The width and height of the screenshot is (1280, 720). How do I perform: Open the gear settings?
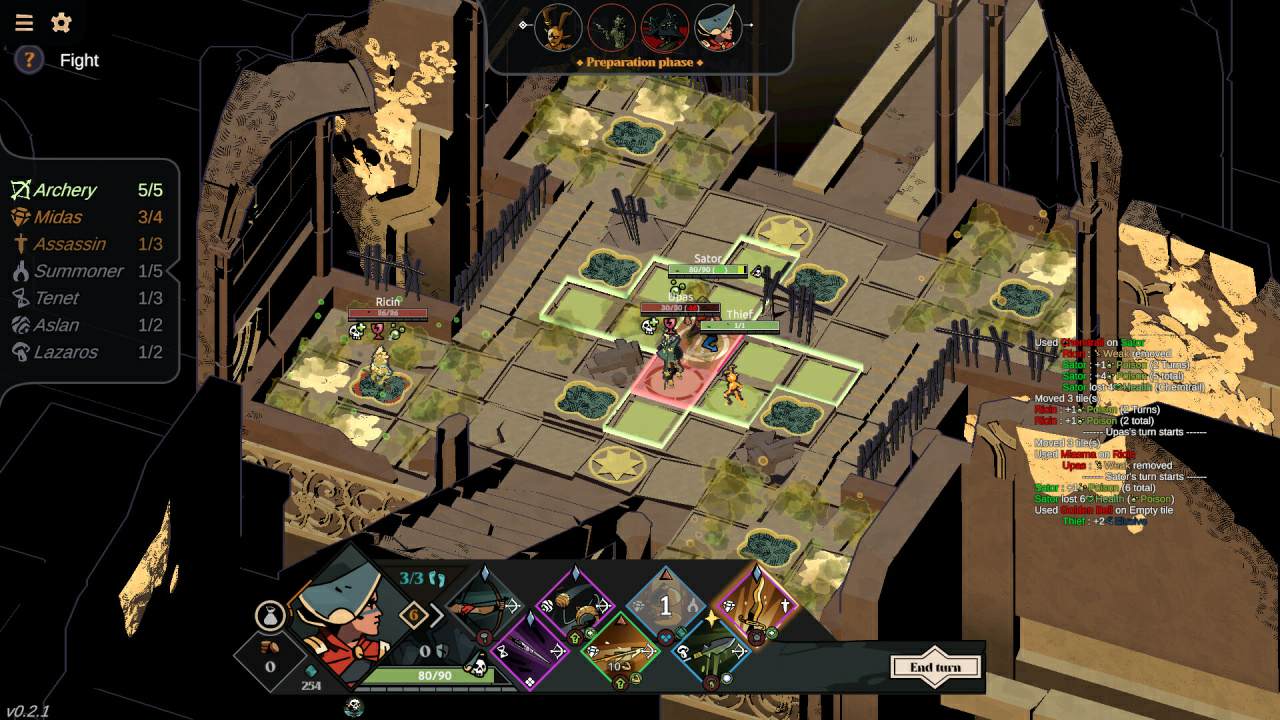[61, 23]
